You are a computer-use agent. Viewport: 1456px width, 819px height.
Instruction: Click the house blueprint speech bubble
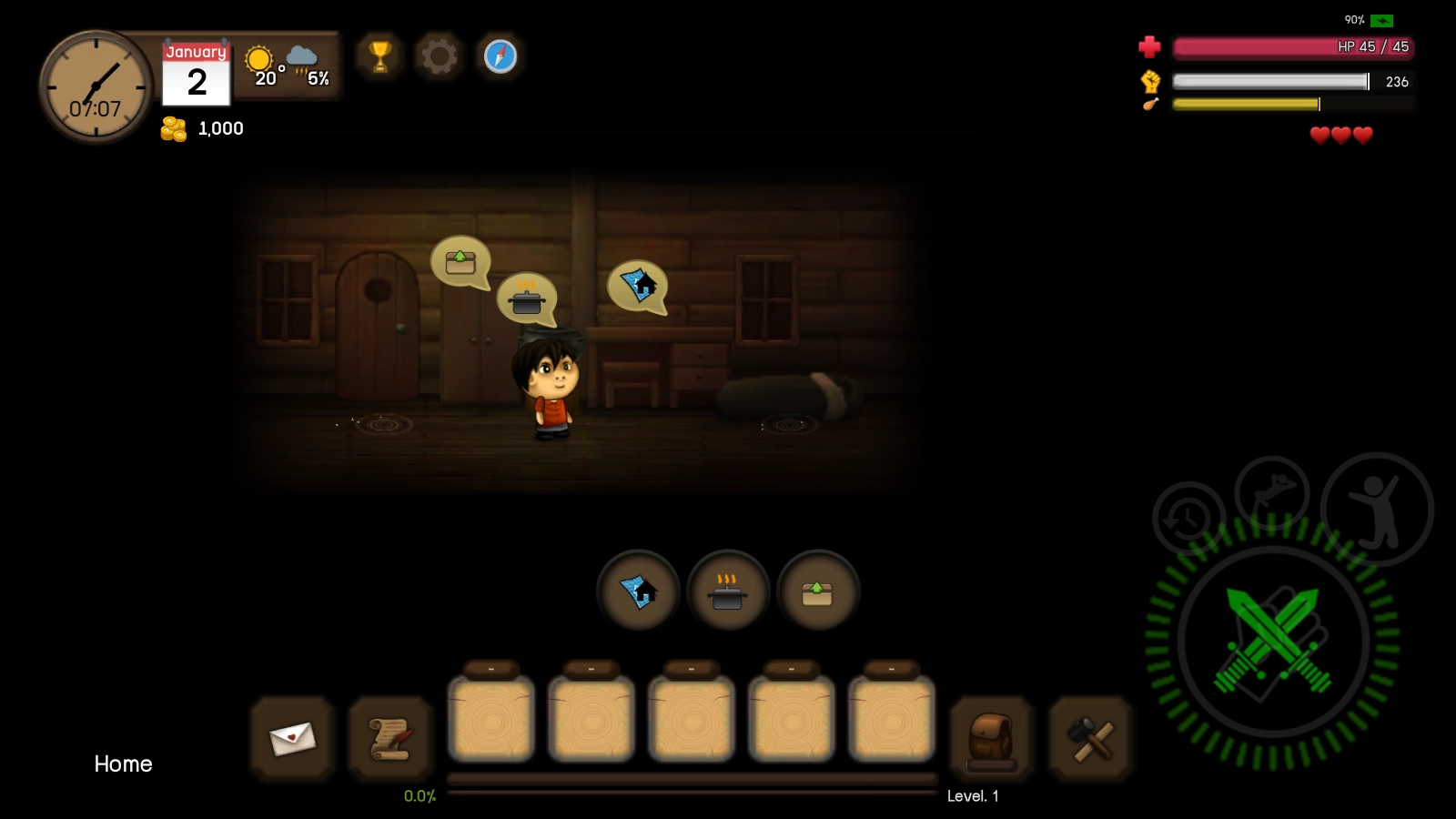pyautogui.click(x=637, y=286)
